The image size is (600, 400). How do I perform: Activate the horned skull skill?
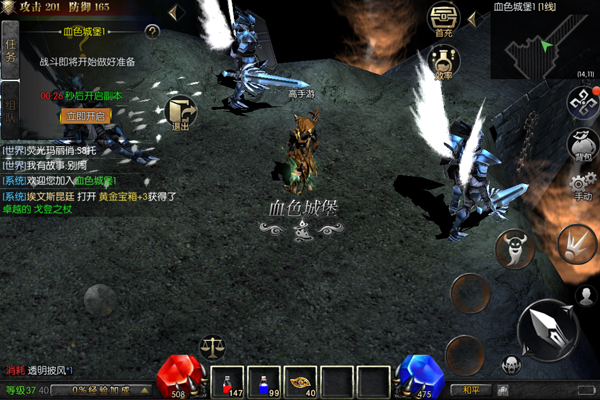(514, 247)
